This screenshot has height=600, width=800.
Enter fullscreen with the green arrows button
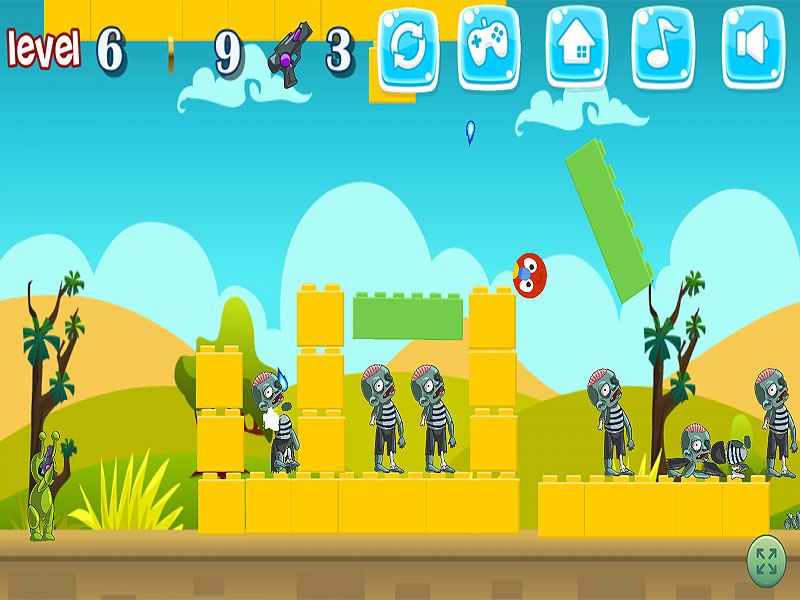[x=767, y=561]
